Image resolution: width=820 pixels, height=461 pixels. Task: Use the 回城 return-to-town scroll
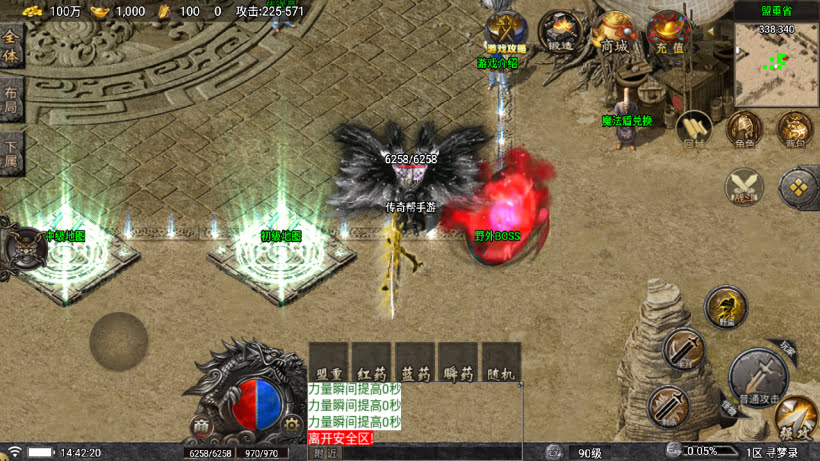tap(693, 128)
